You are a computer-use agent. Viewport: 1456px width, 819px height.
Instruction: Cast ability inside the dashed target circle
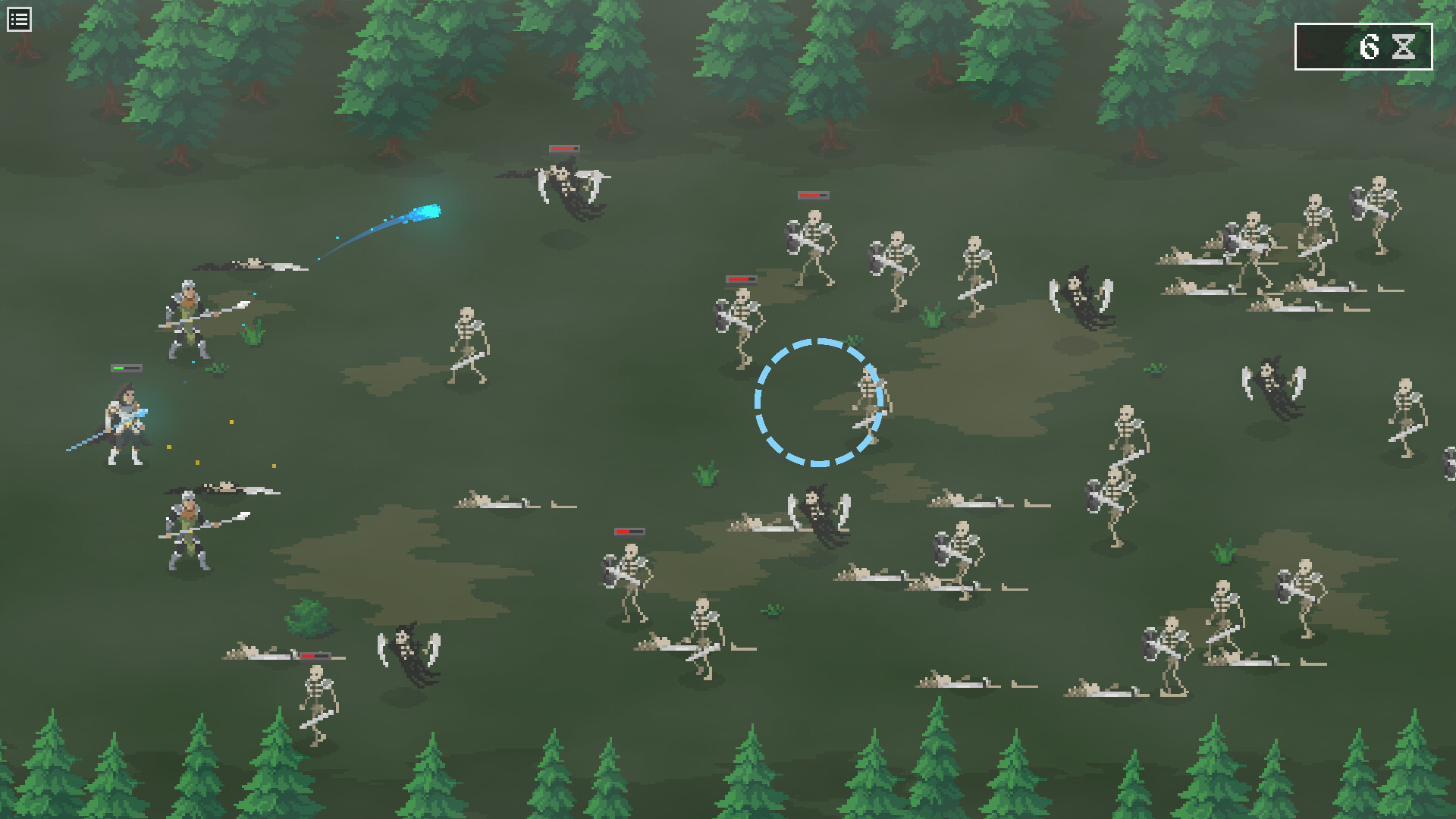pos(817,403)
